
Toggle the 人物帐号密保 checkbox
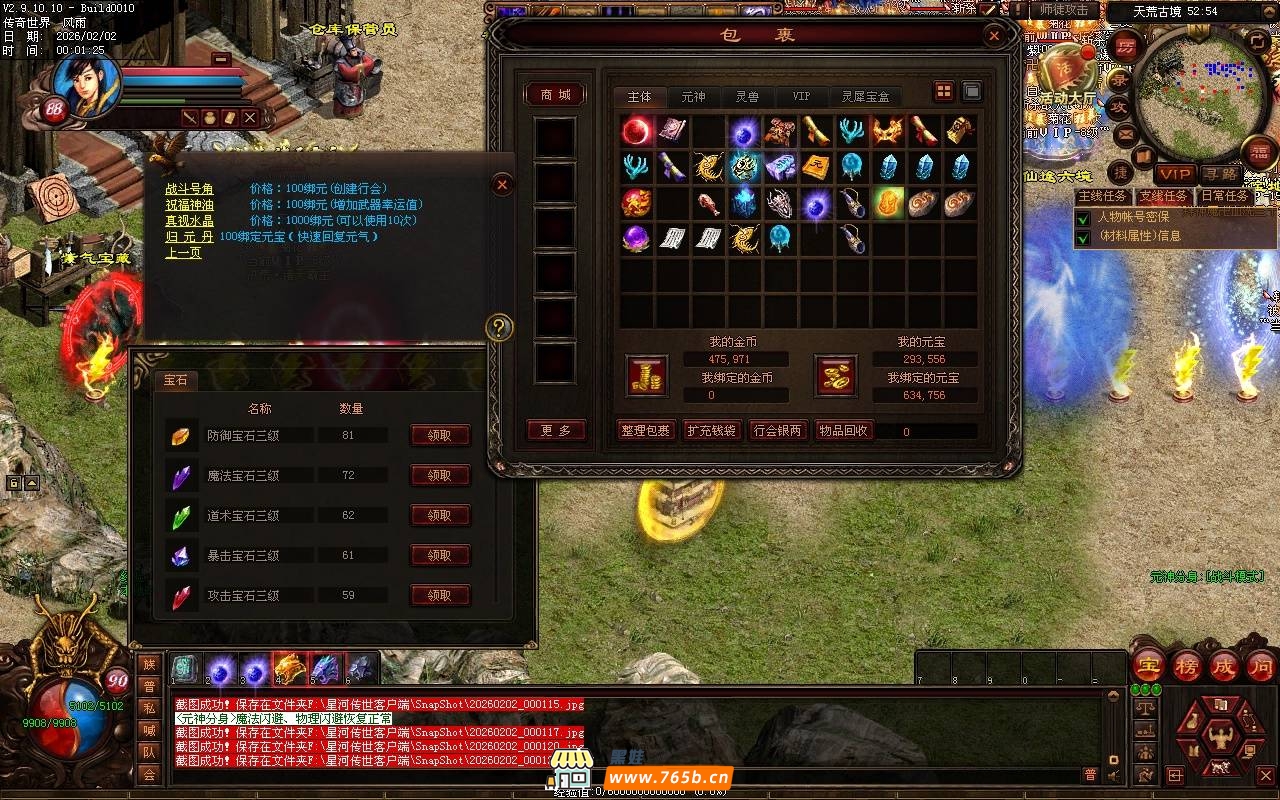click(1083, 217)
